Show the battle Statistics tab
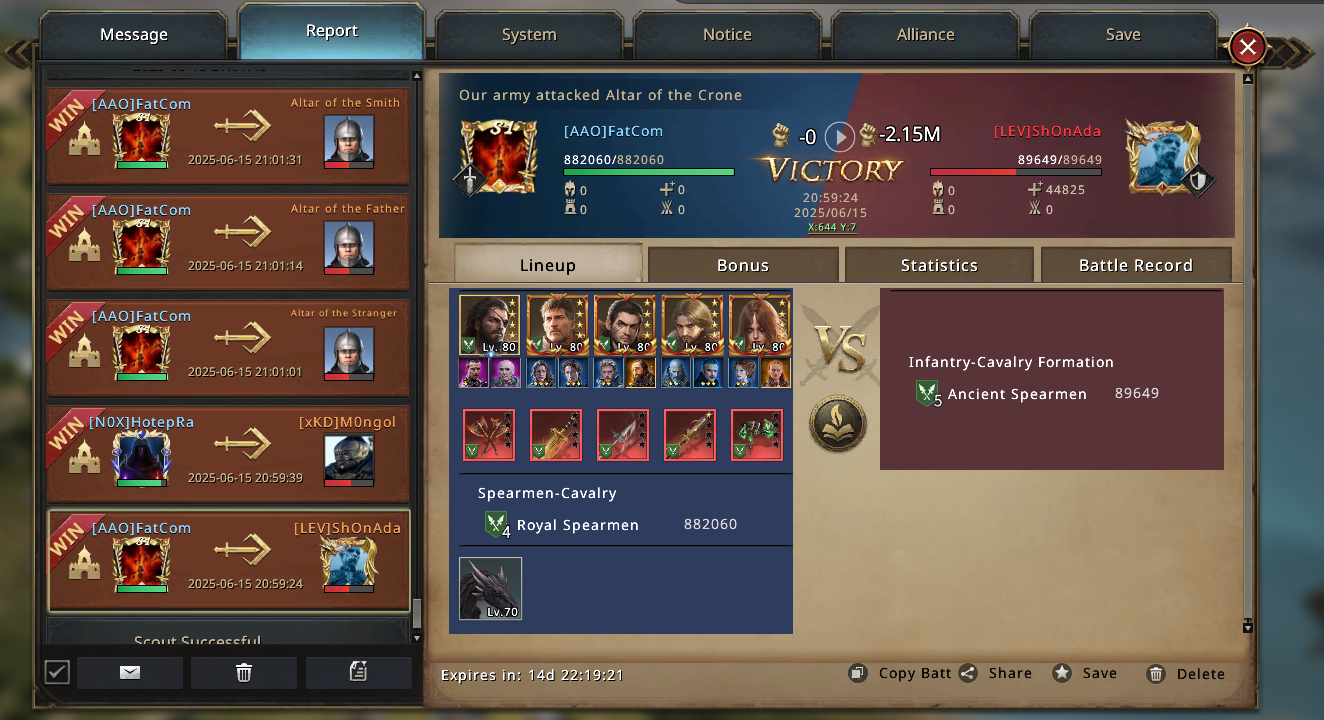The image size is (1324, 720). (939, 265)
